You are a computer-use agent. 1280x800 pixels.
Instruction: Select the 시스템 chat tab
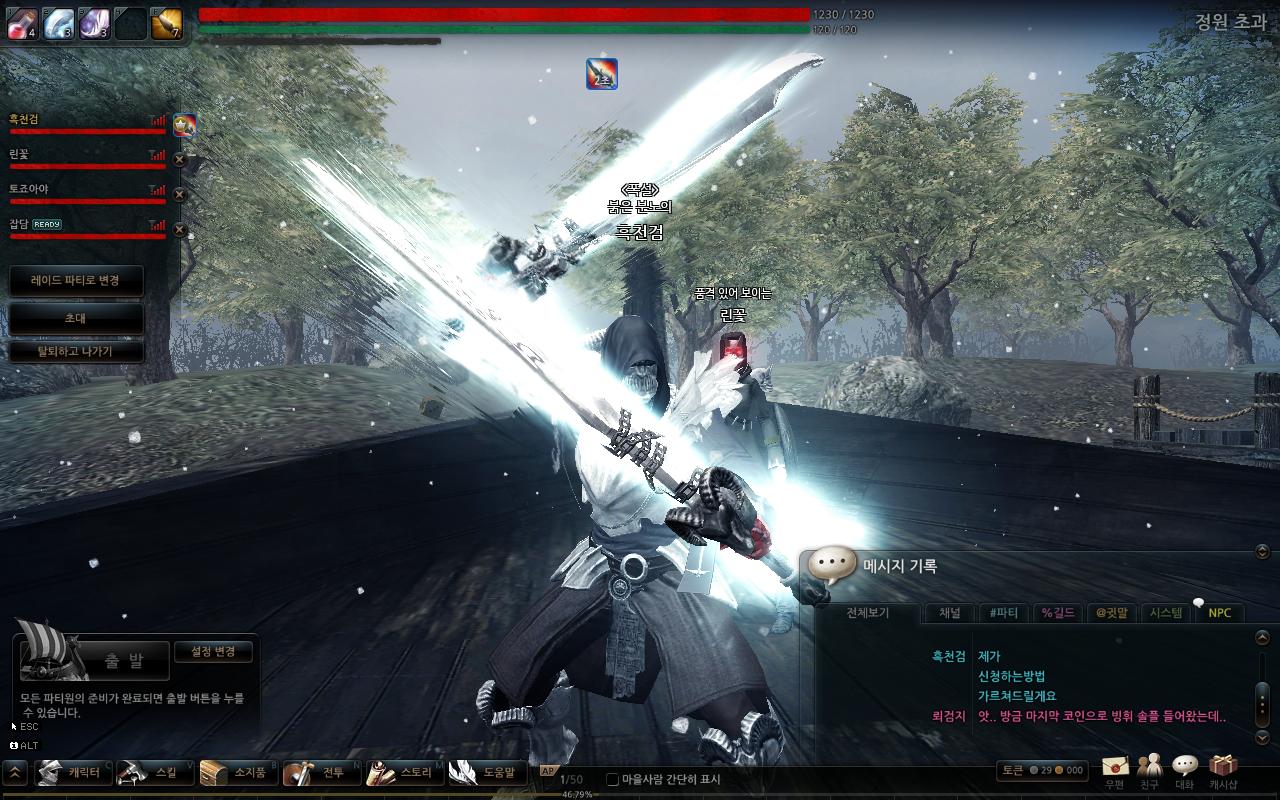tap(1166, 613)
